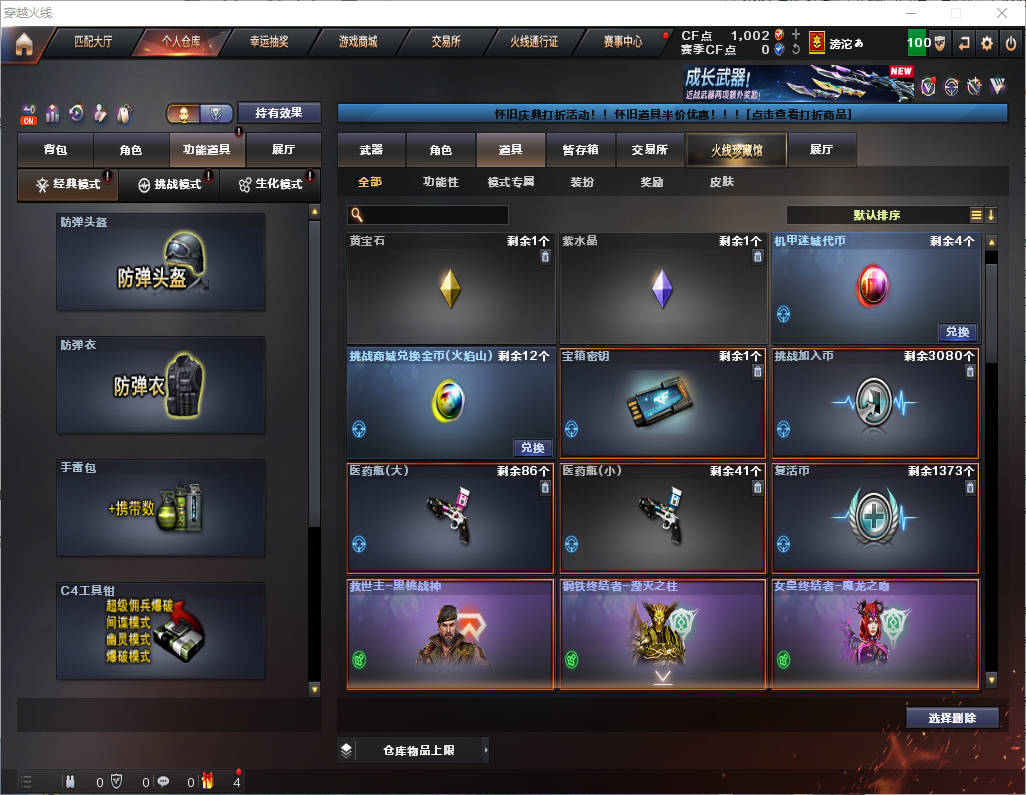Screen dimensions: 1026x795
Task: Select the 防弹头盔 item
Action: [x=161, y=263]
